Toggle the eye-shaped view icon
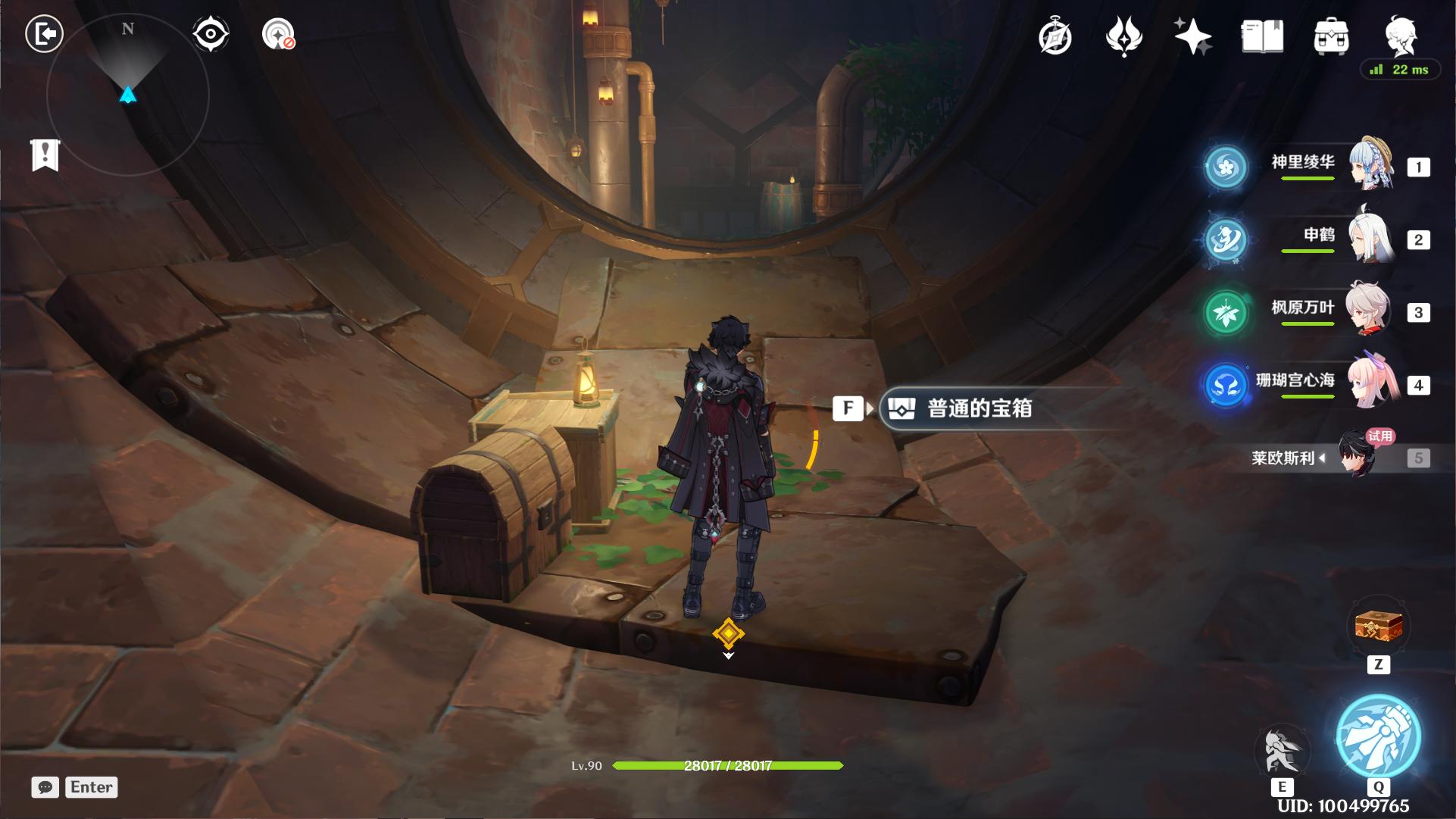This screenshot has height=819, width=1456. pos(210,34)
